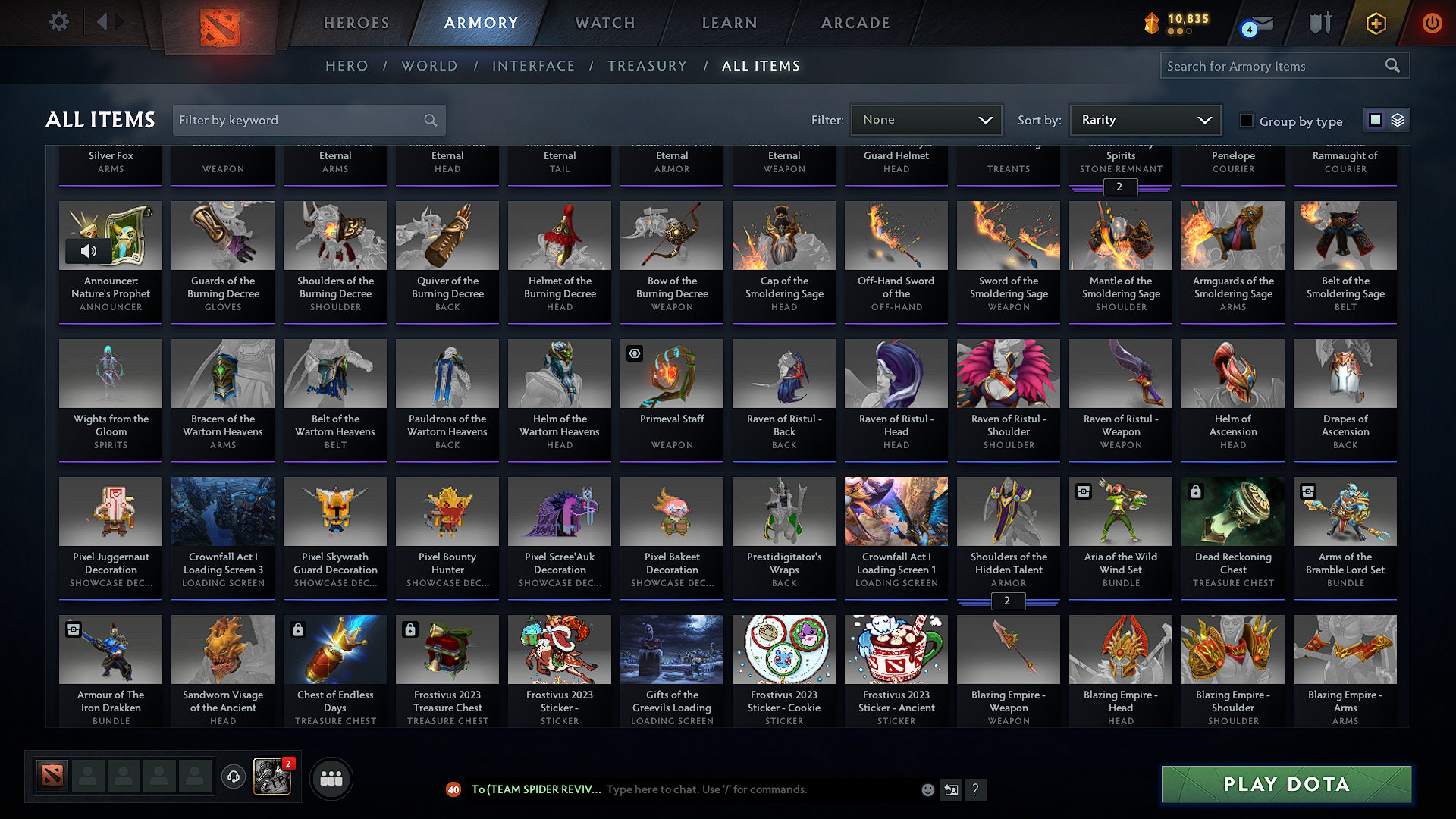
Task: Mute the Nature's Prophet announcer preview
Action: (x=89, y=251)
